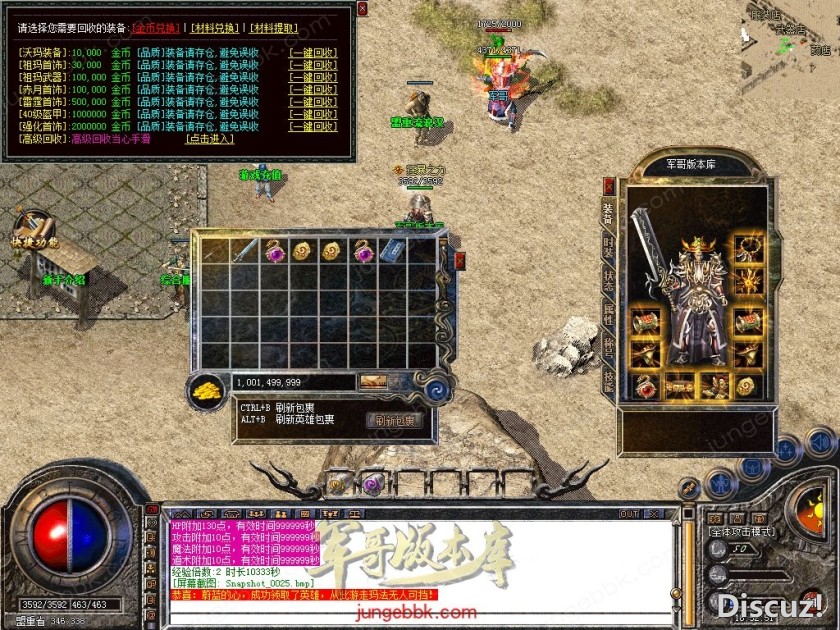Toggle the sound speaker button

820,441
